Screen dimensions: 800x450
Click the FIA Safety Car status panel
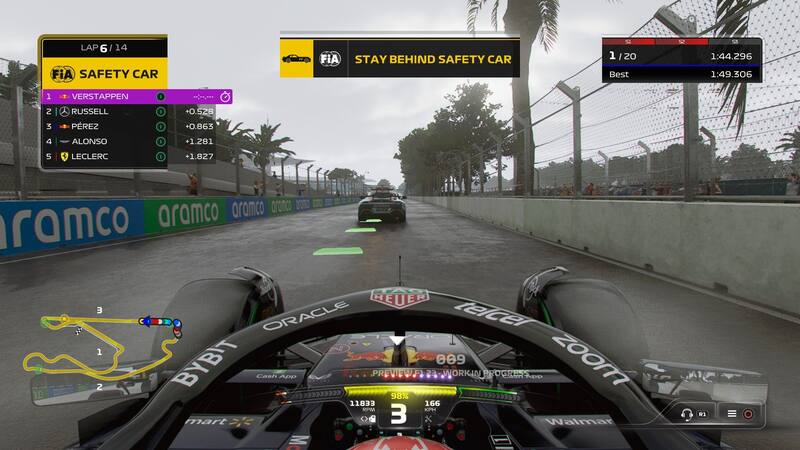pos(104,72)
